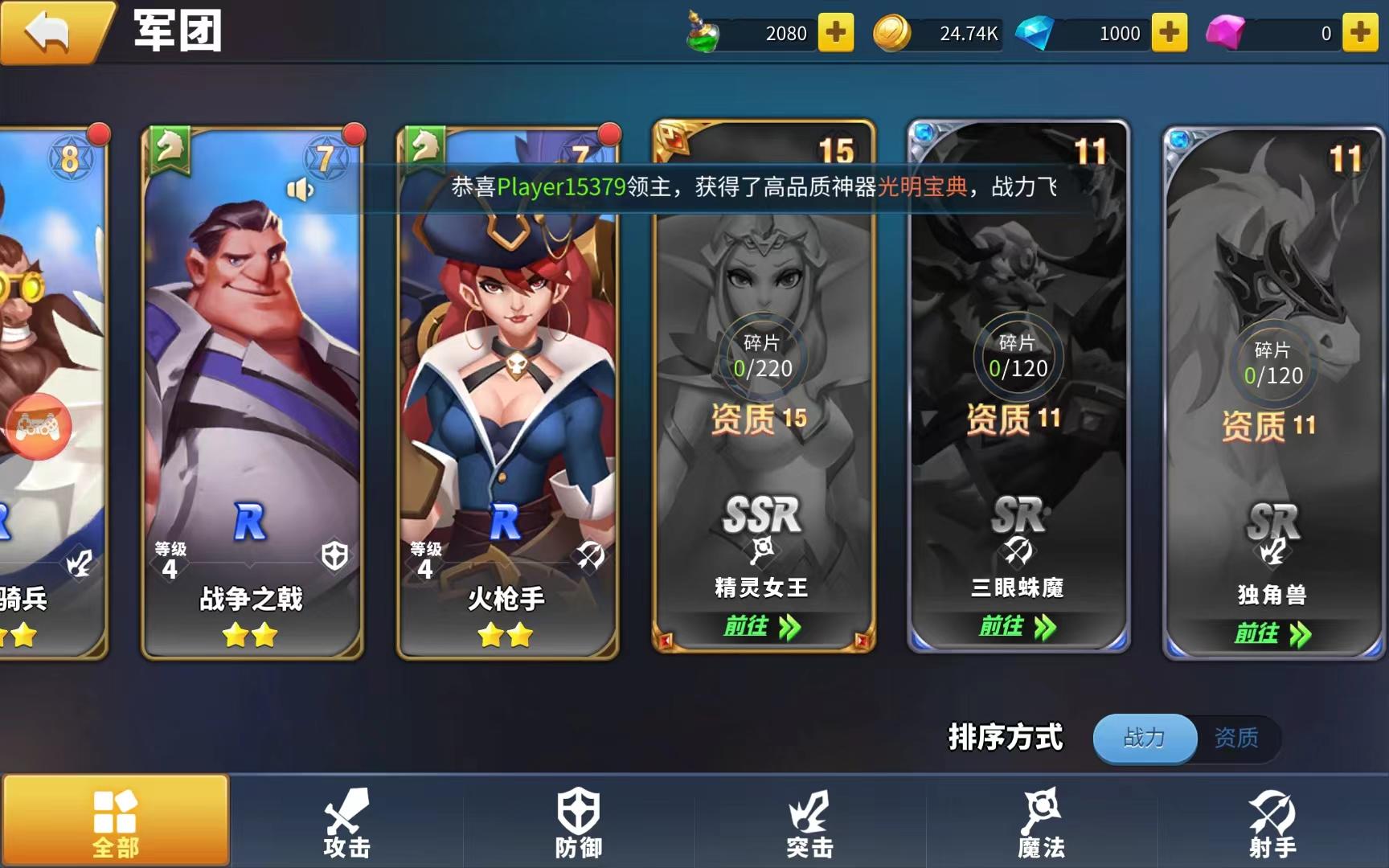Check 三眼蛛魔 shard progress 0/120
1389x868 pixels.
click(1017, 355)
